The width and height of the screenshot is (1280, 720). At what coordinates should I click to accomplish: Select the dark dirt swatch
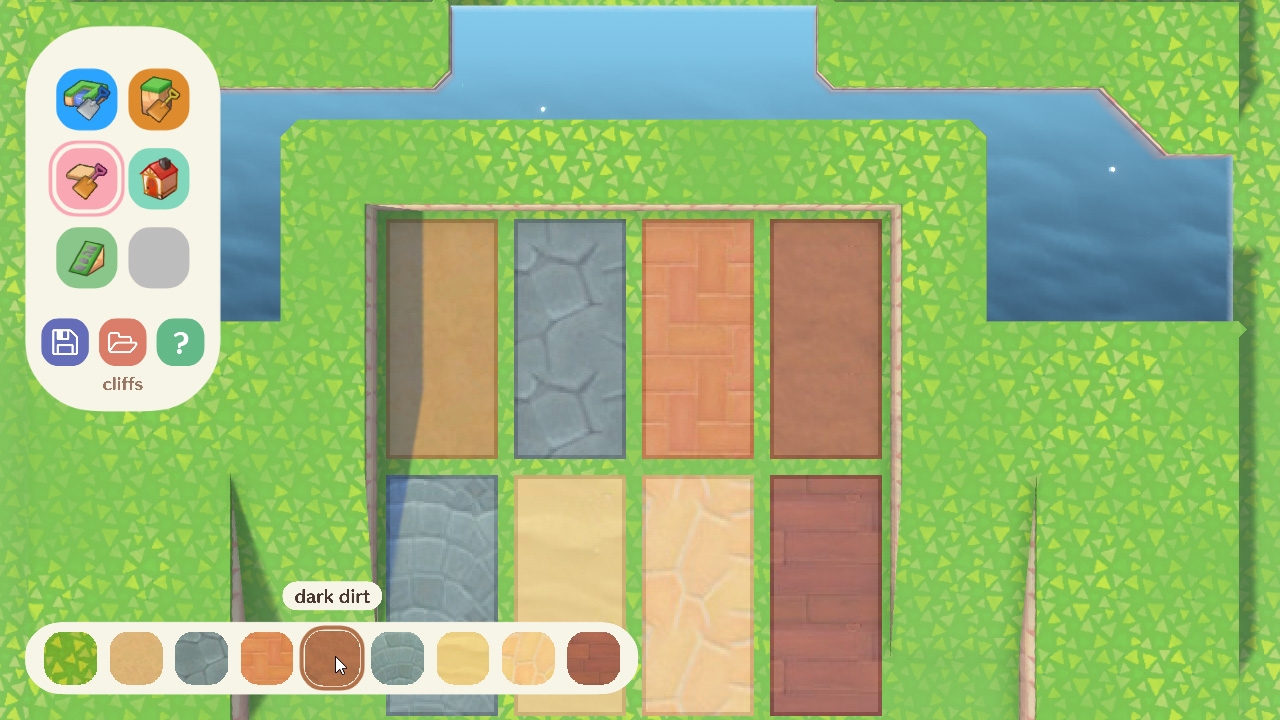point(332,658)
